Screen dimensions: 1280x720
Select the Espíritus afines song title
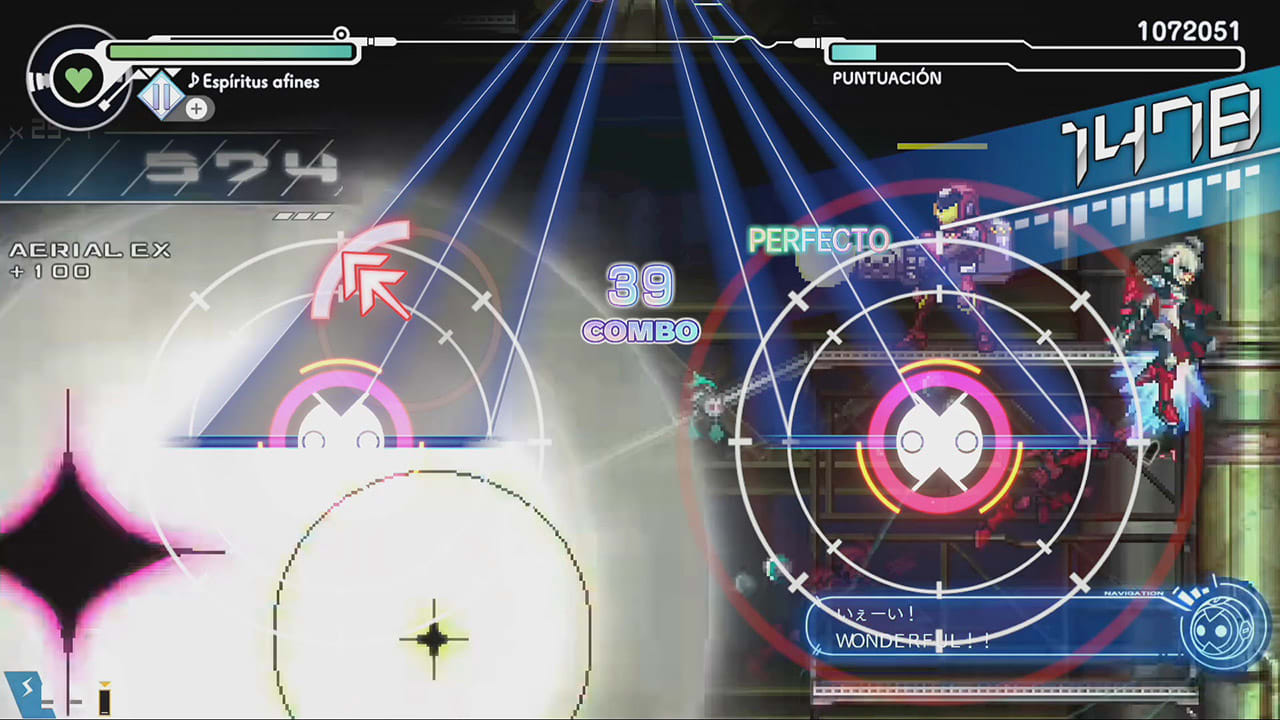click(x=261, y=82)
